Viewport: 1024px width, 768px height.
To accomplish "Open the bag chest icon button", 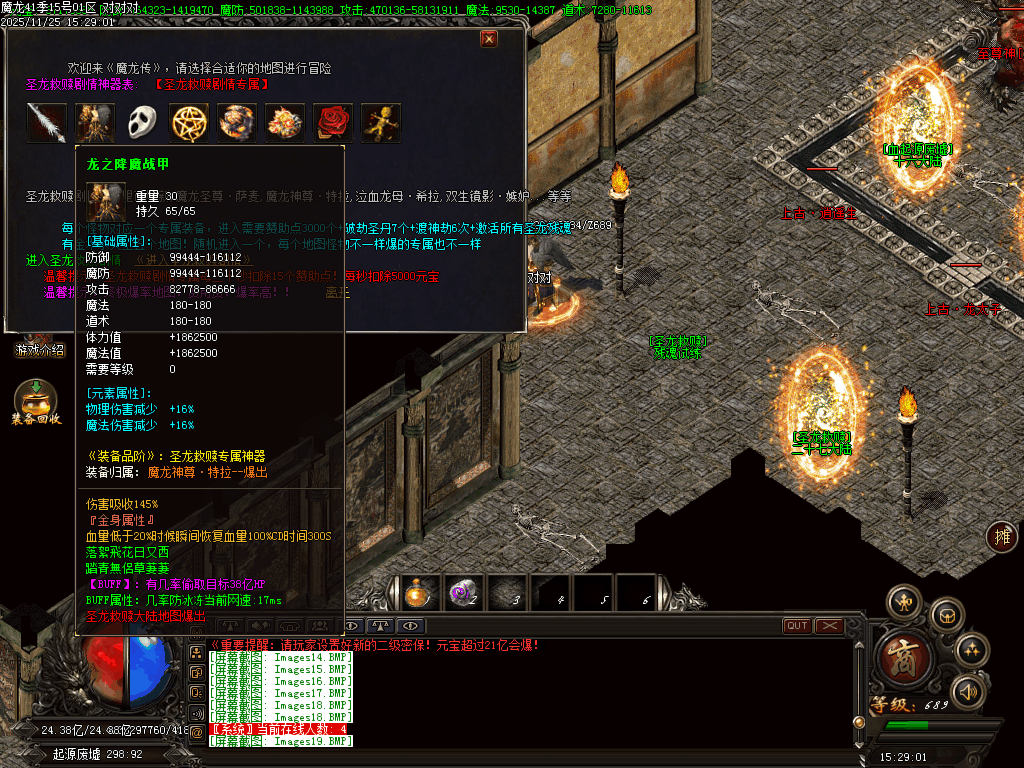I will pos(945,615).
